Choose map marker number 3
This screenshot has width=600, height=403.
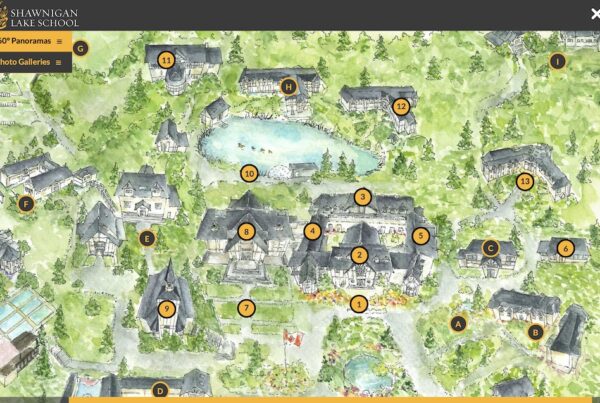click(362, 197)
